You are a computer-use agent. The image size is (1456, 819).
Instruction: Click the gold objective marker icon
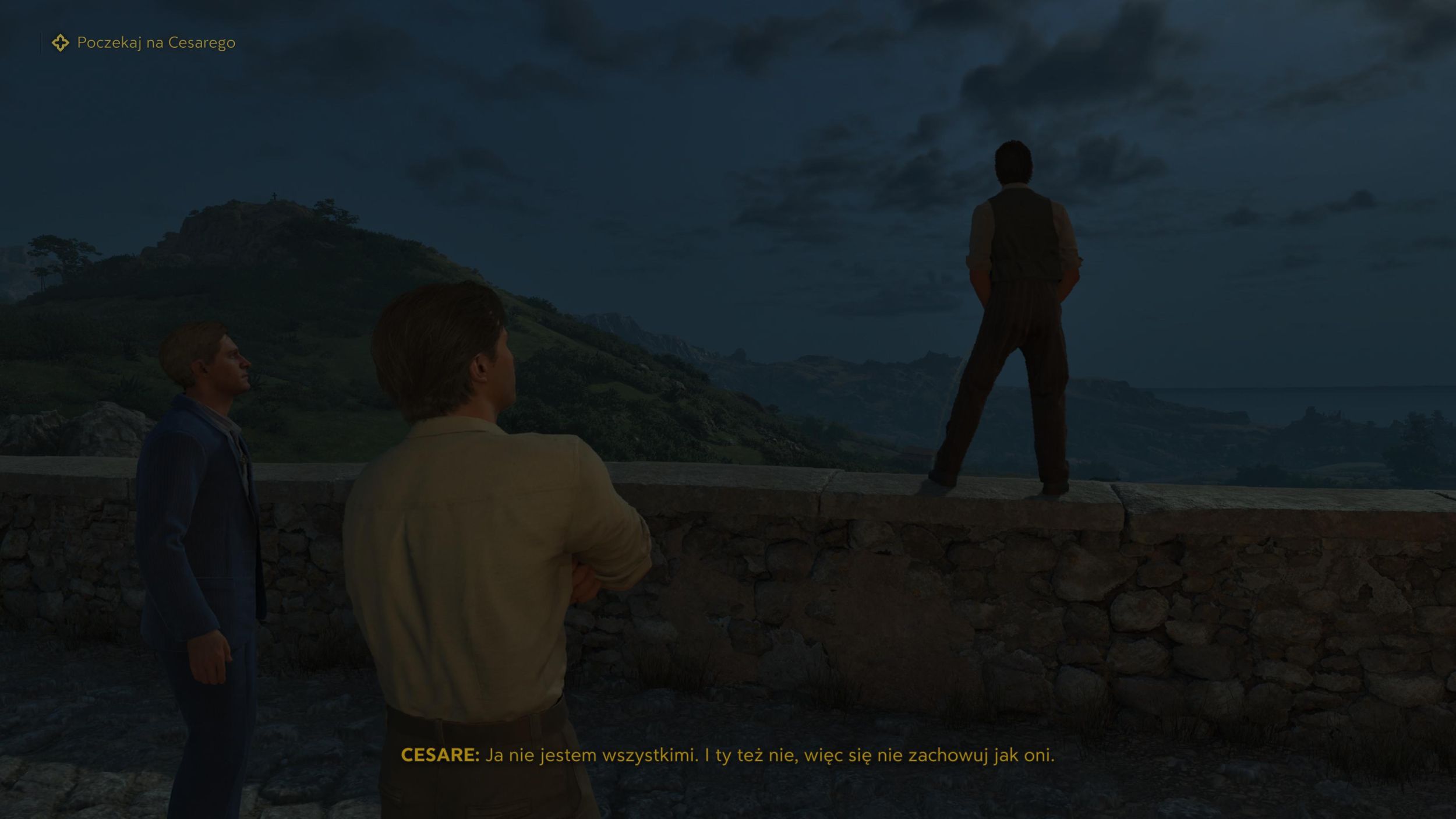coord(60,43)
